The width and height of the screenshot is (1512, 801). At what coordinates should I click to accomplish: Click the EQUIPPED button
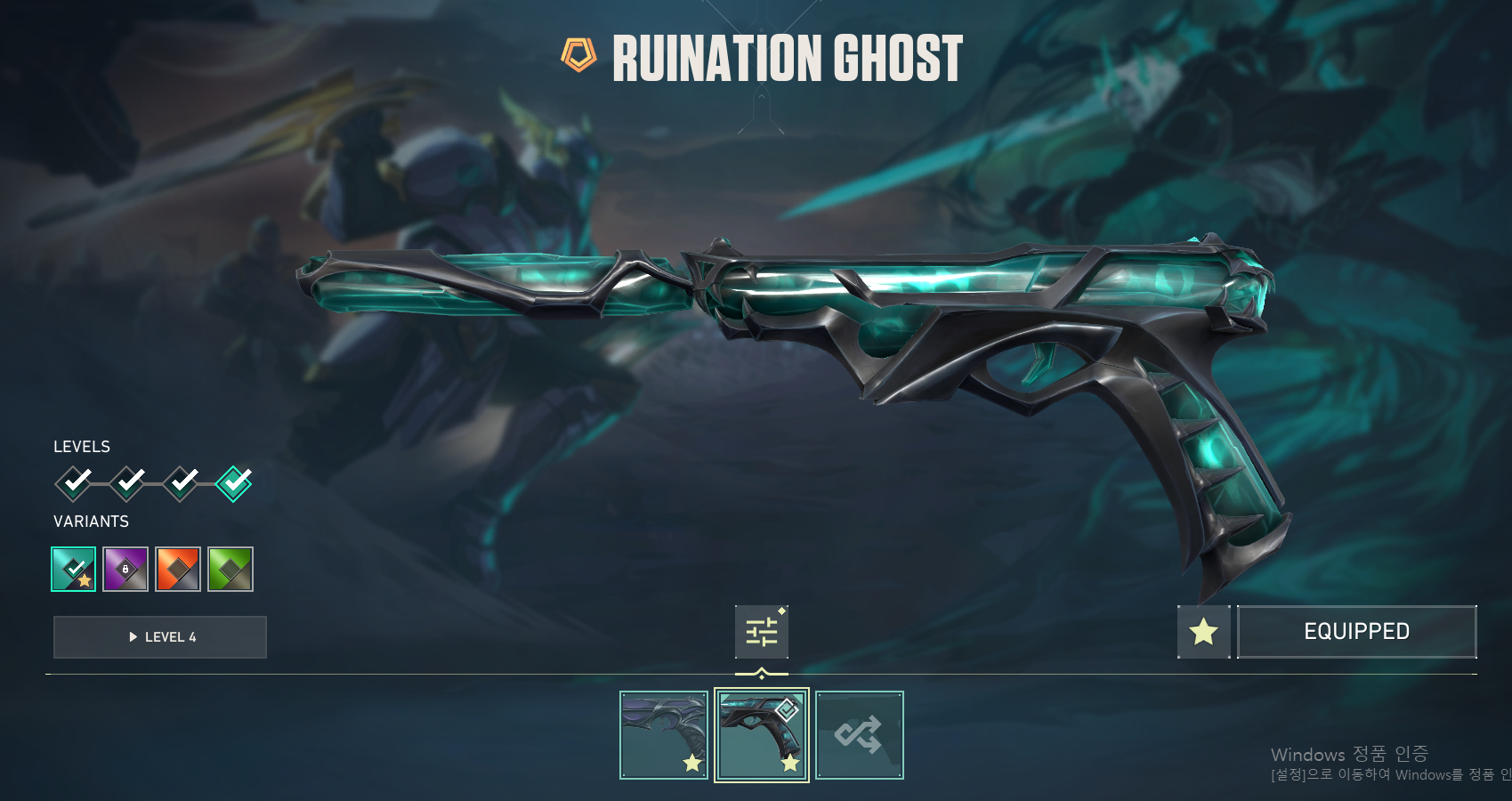coord(1356,632)
